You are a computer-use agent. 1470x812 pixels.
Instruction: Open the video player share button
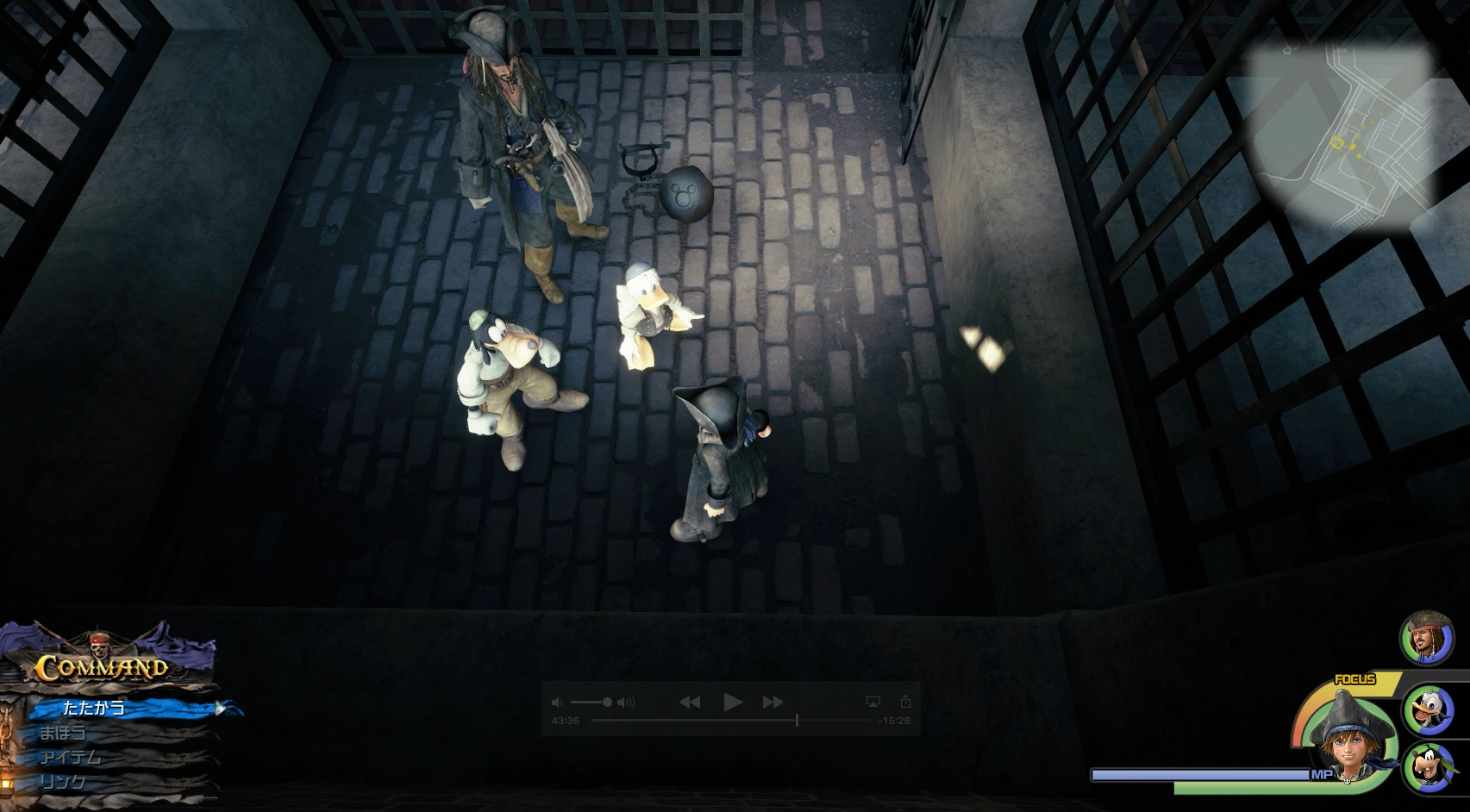tap(905, 702)
